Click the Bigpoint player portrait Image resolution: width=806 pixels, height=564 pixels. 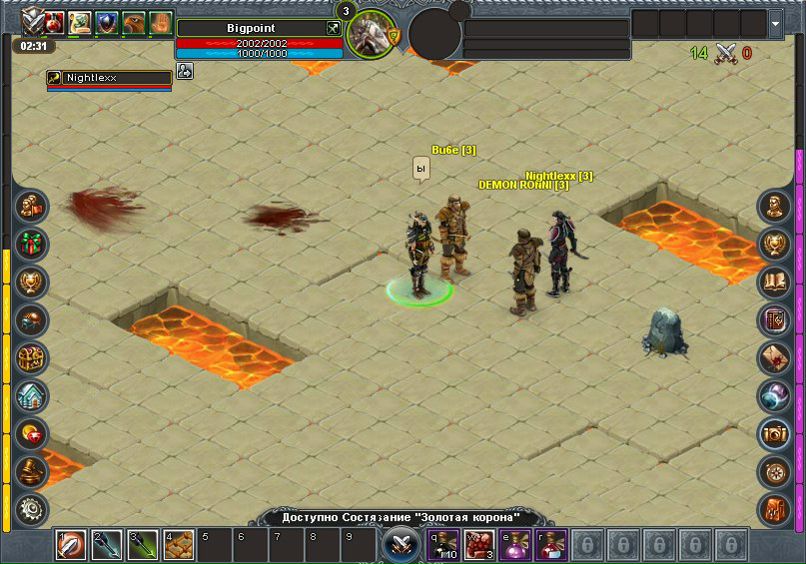point(371,33)
